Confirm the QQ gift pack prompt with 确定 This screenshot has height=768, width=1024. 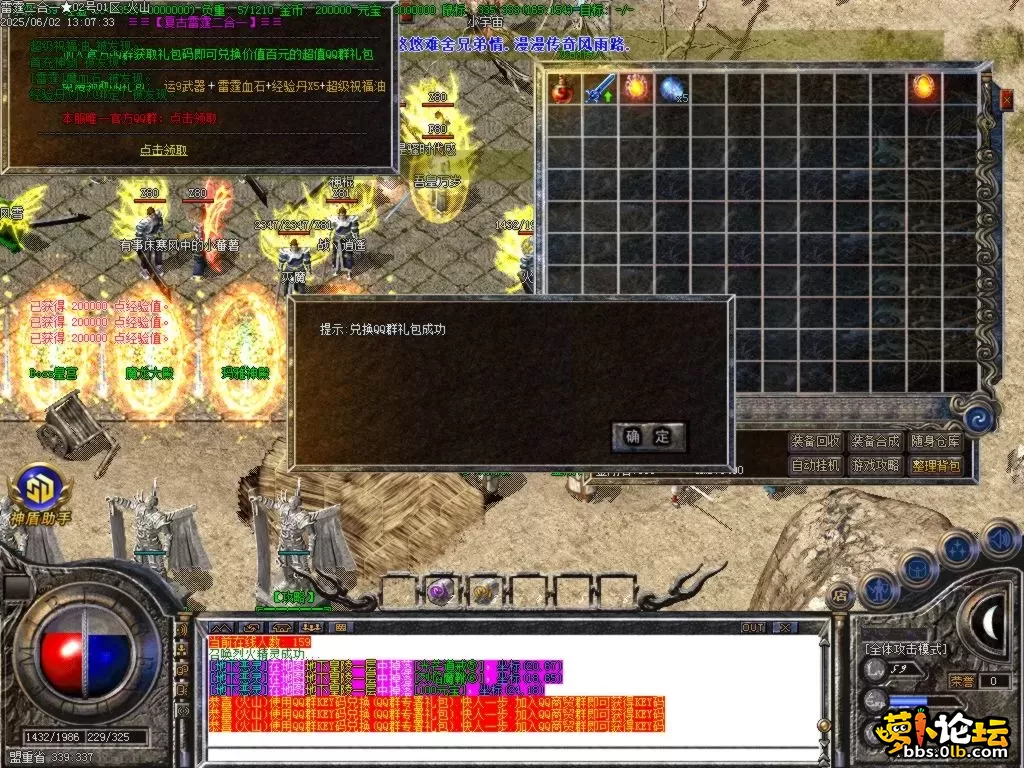(648, 437)
